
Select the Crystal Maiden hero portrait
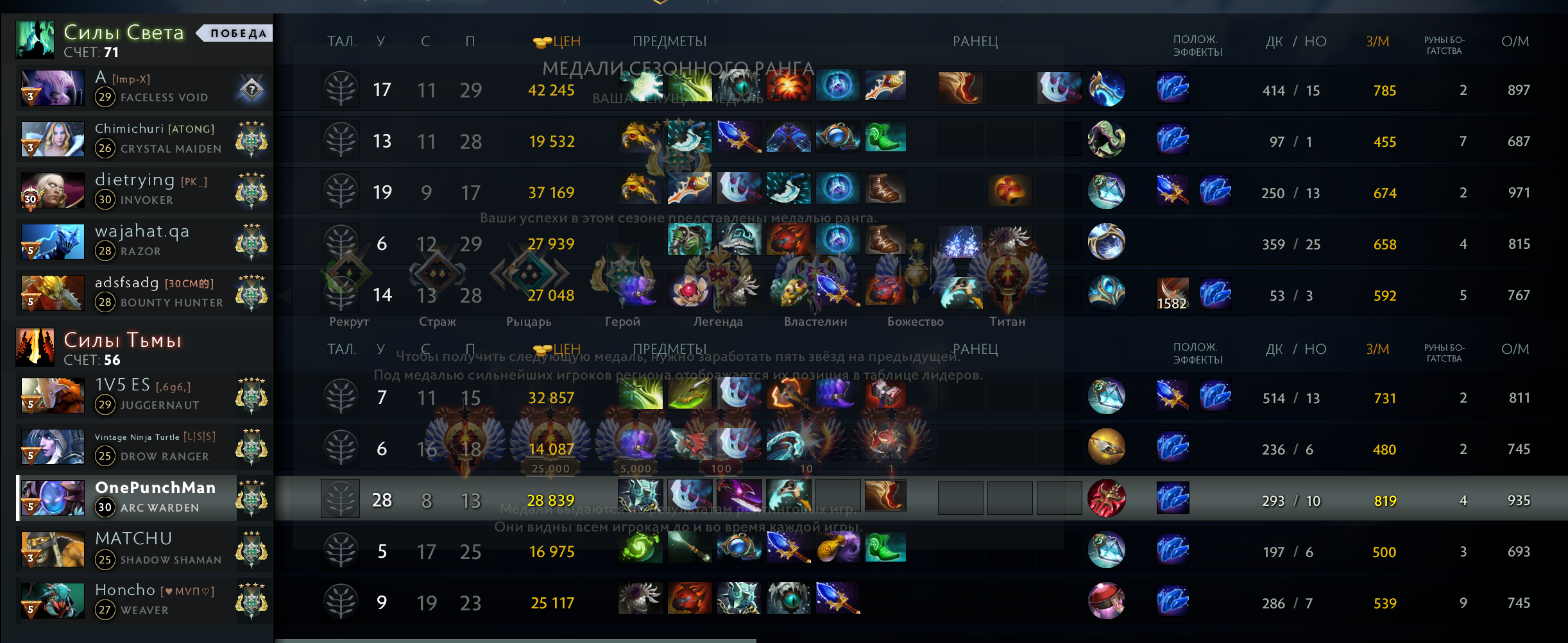pyautogui.click(x=53, y=139)
